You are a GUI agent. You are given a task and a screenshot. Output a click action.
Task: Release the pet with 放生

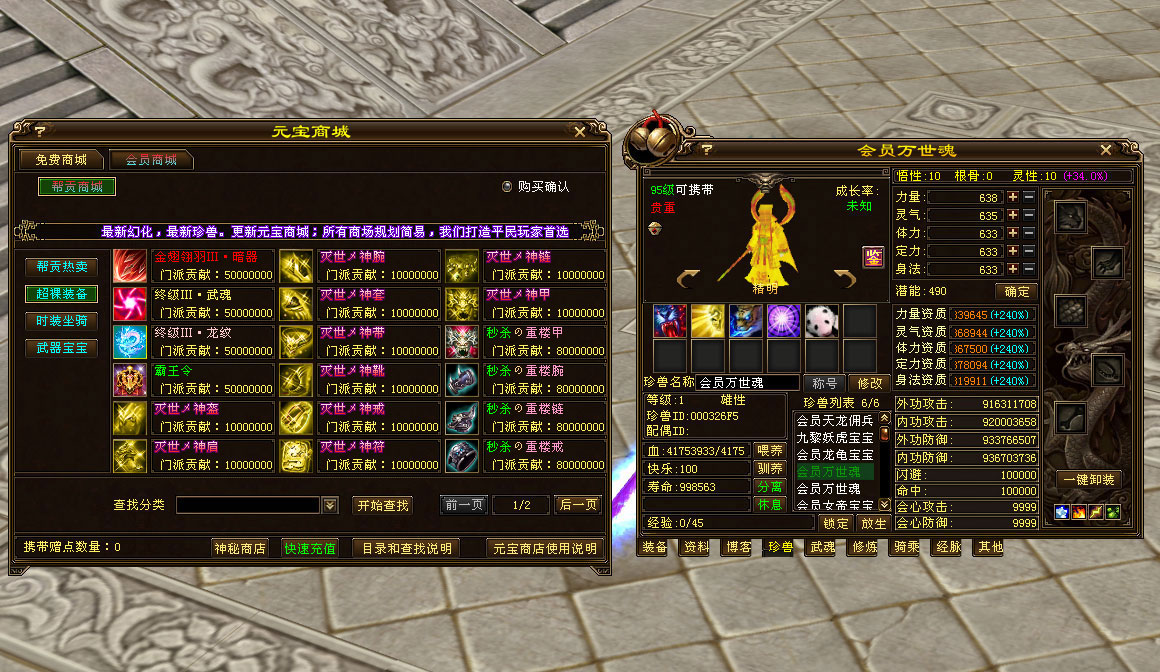click(x=873, y=523)
